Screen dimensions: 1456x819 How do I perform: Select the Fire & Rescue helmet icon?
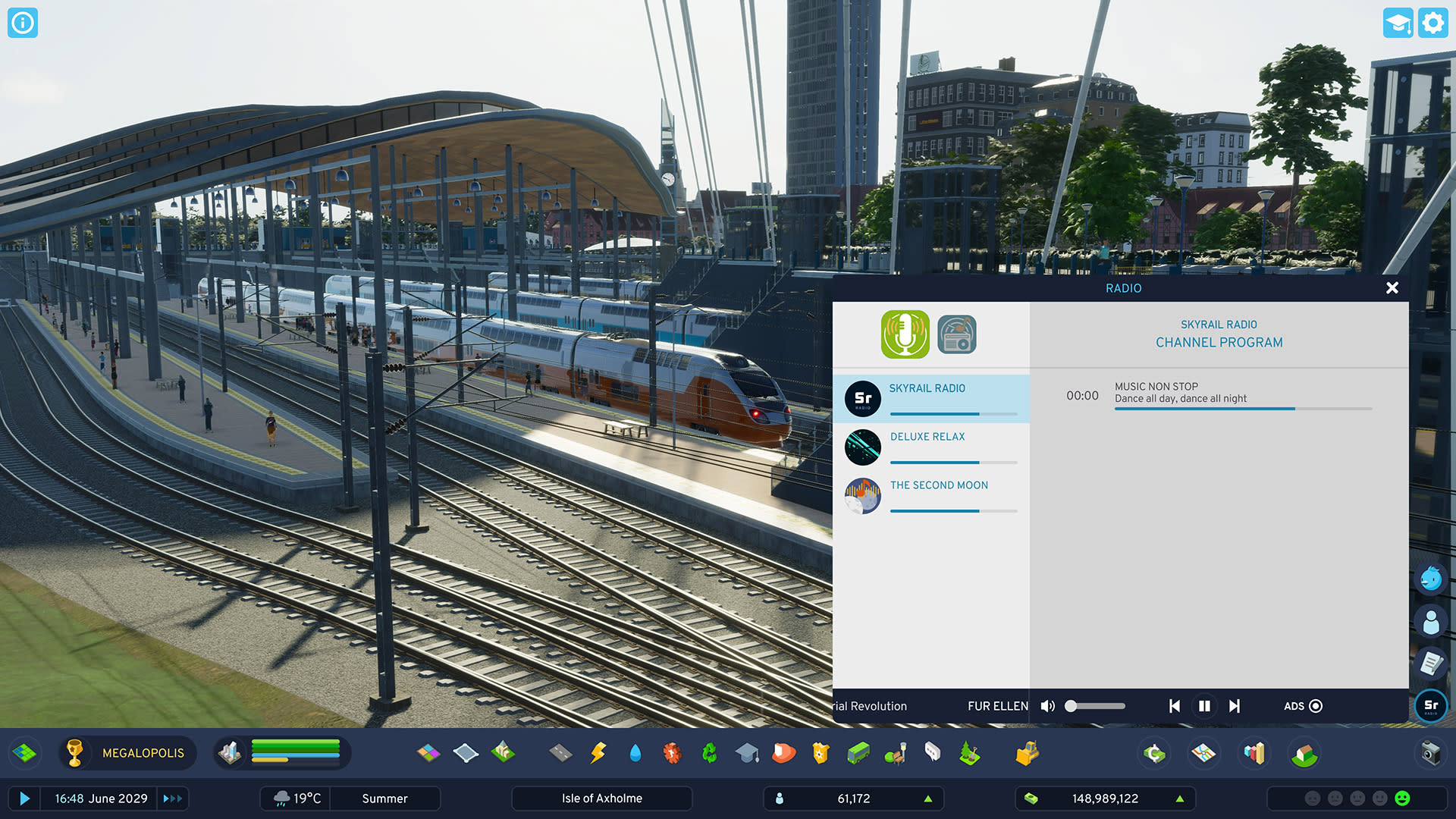tap(784, 753)
